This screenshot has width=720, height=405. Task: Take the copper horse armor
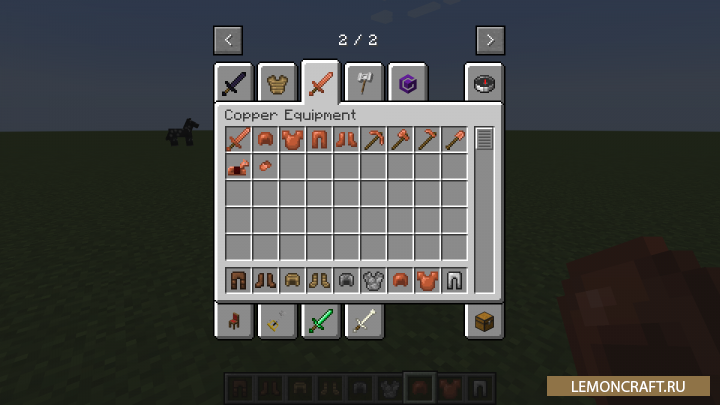pos(239,167)
